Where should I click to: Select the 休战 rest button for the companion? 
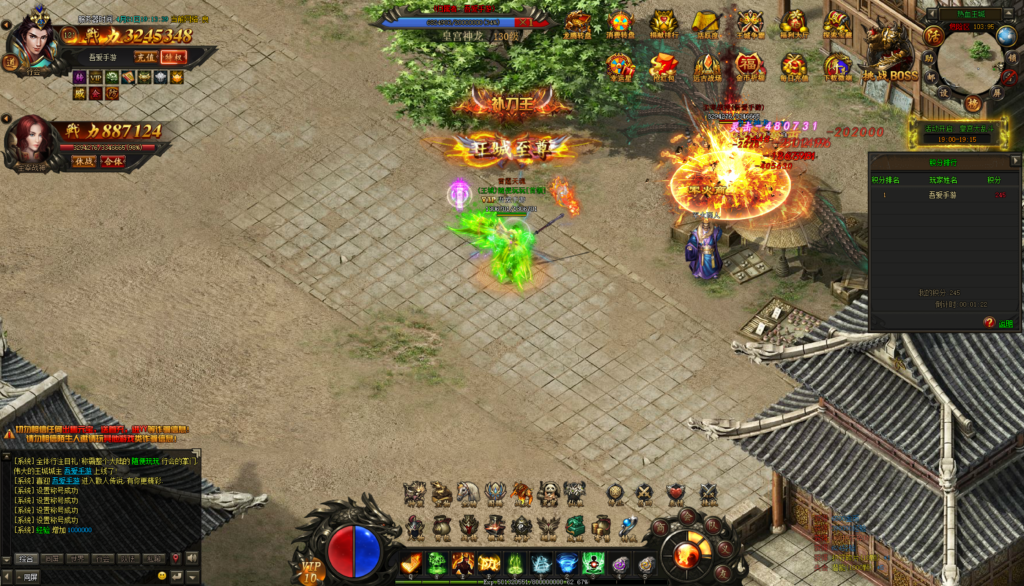tap(84, 161)
